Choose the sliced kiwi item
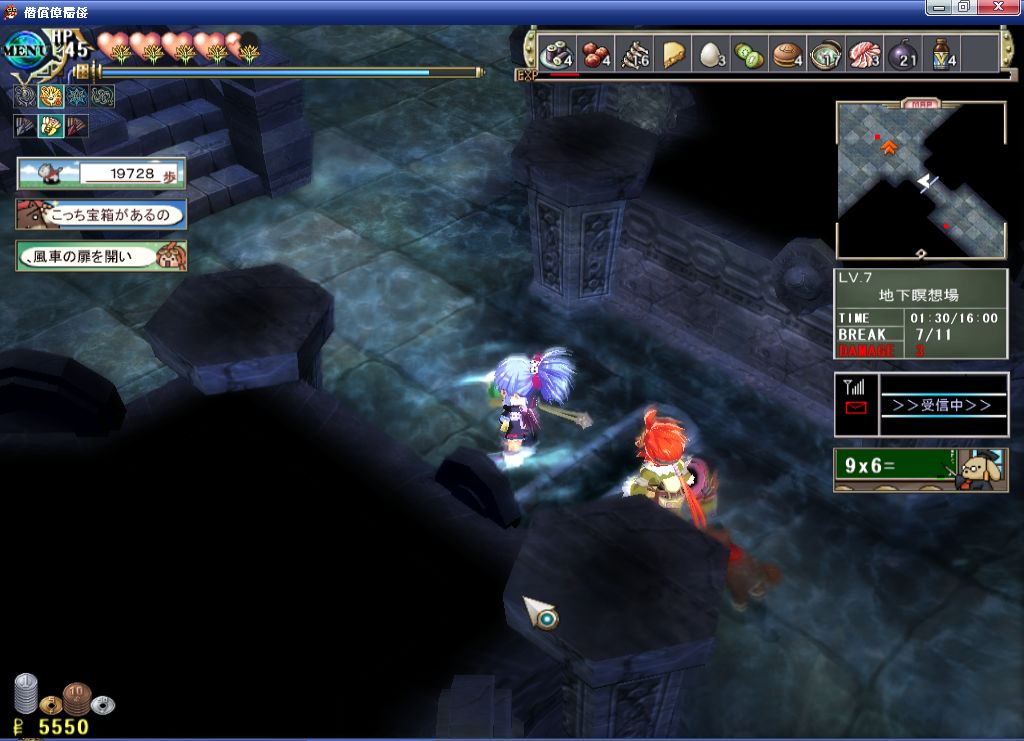The height and width of the screenshot is (741, 1024). 750,54
